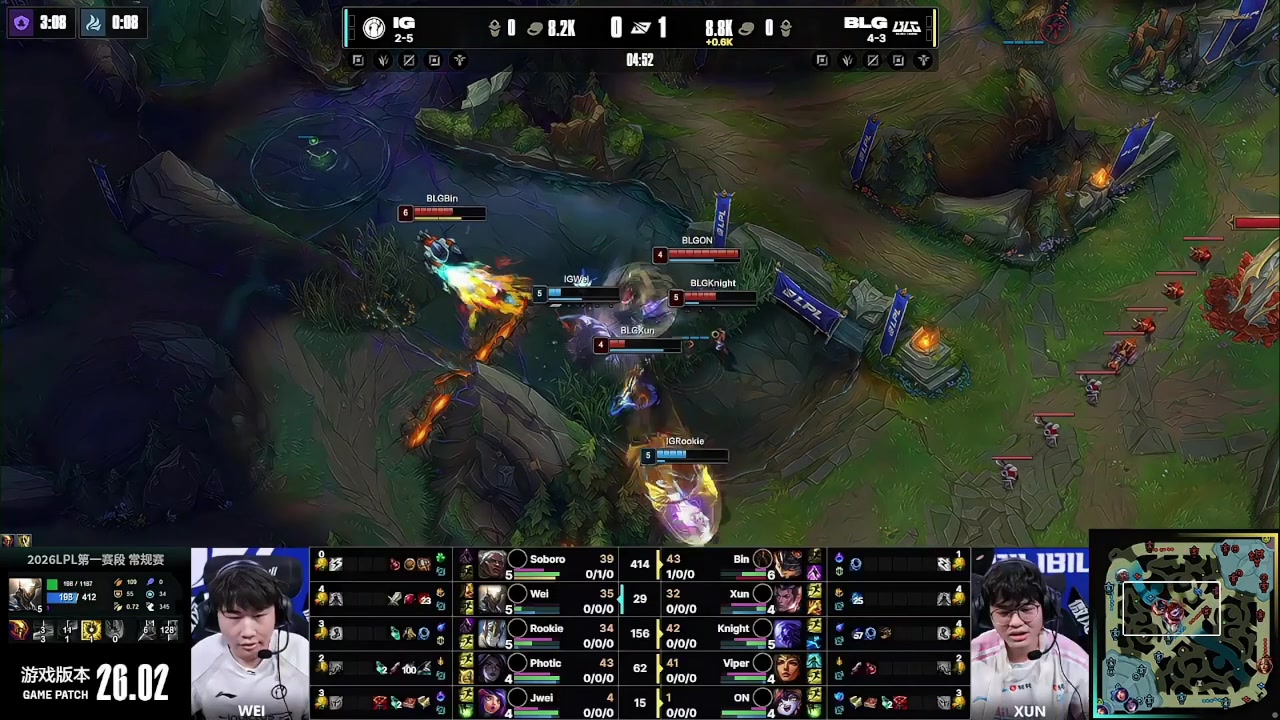Image resolution: width=1280 pixels, height=720 pixels.
Task: Open the XUN player camera feed
Action: [1029, 633]
